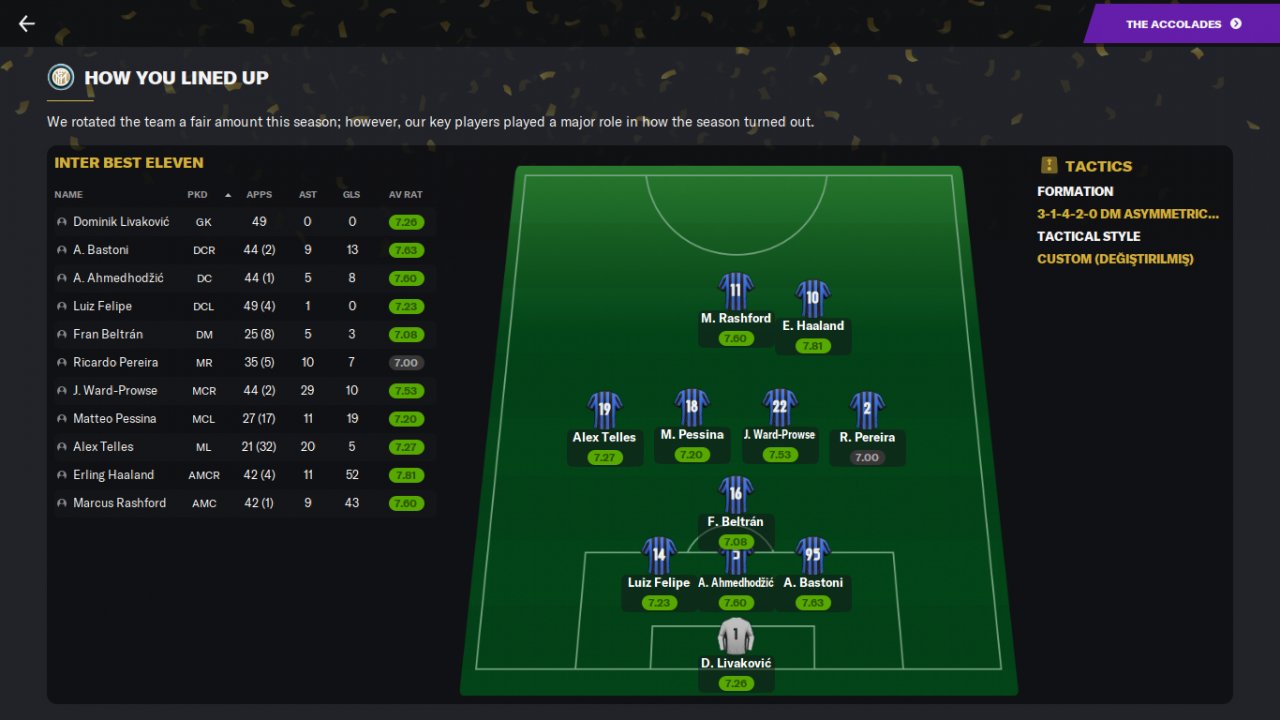Open A. Bastoni's row in the list

tap(101, 250)
